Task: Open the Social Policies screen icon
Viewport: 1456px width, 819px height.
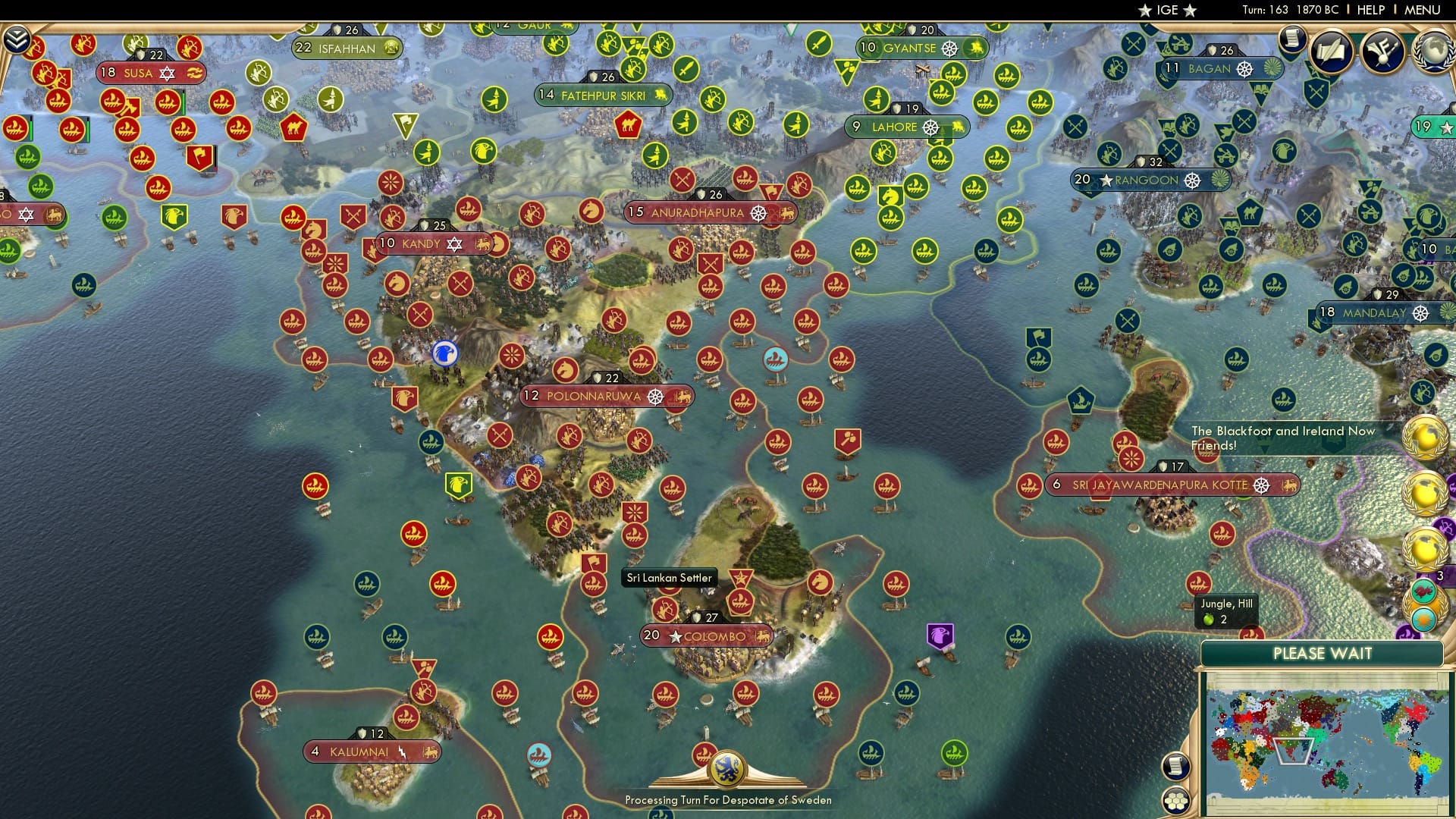Action: click(1332, 53)
